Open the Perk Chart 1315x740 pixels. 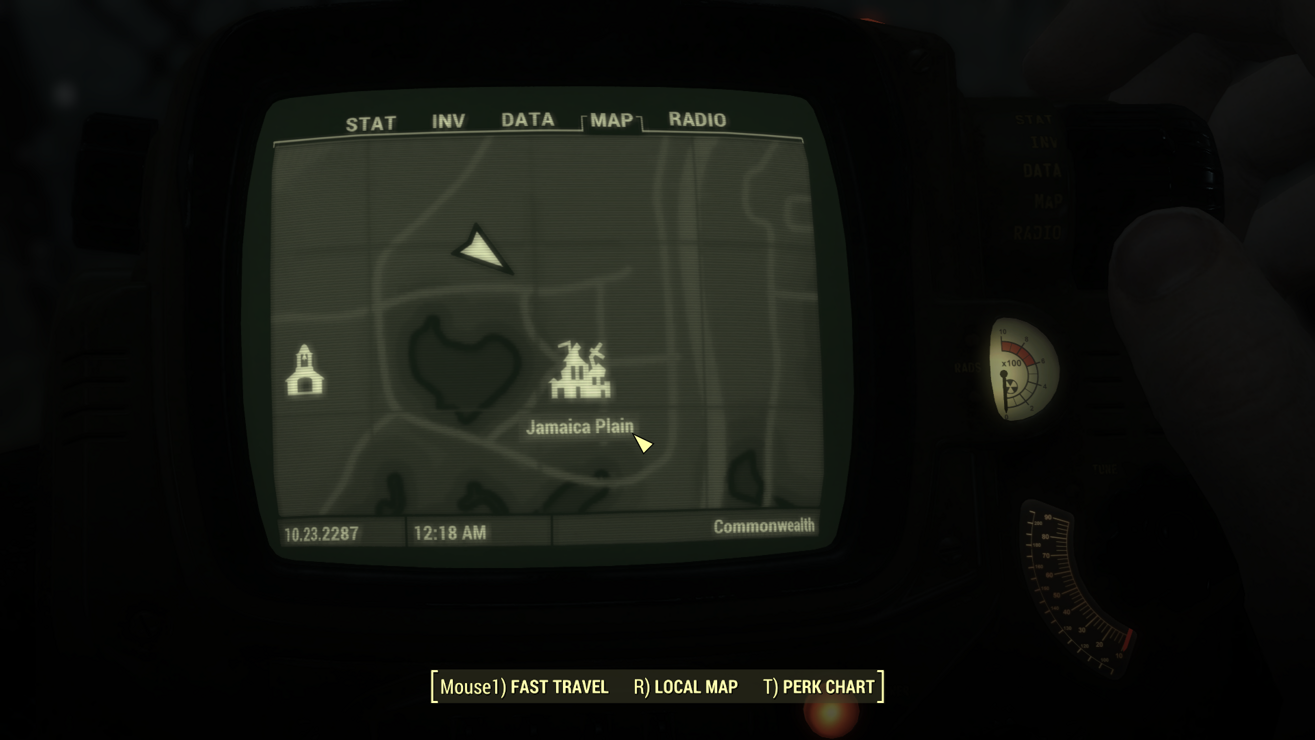[818, 687]
